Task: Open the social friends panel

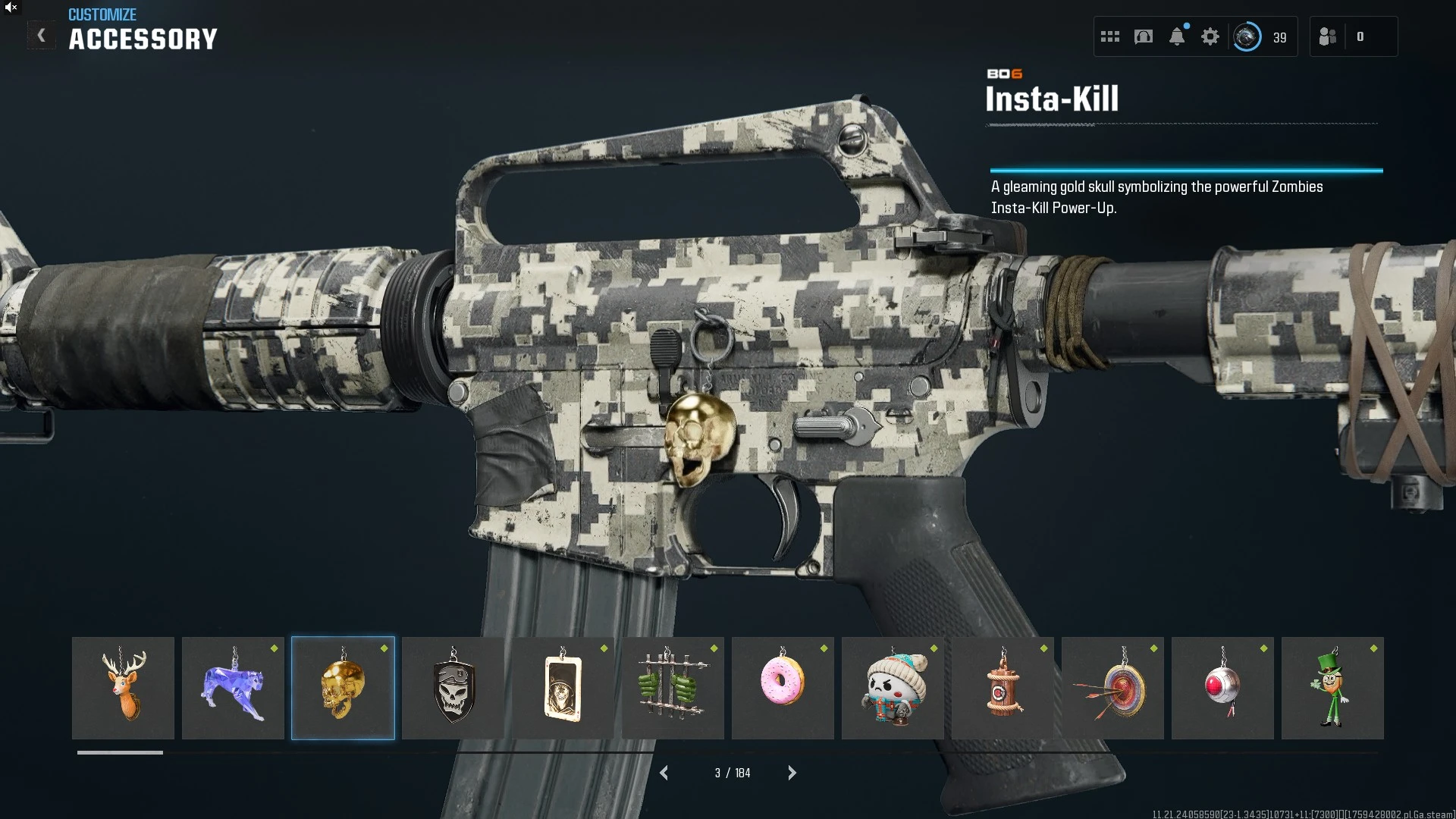Action: pos(1328,36)
